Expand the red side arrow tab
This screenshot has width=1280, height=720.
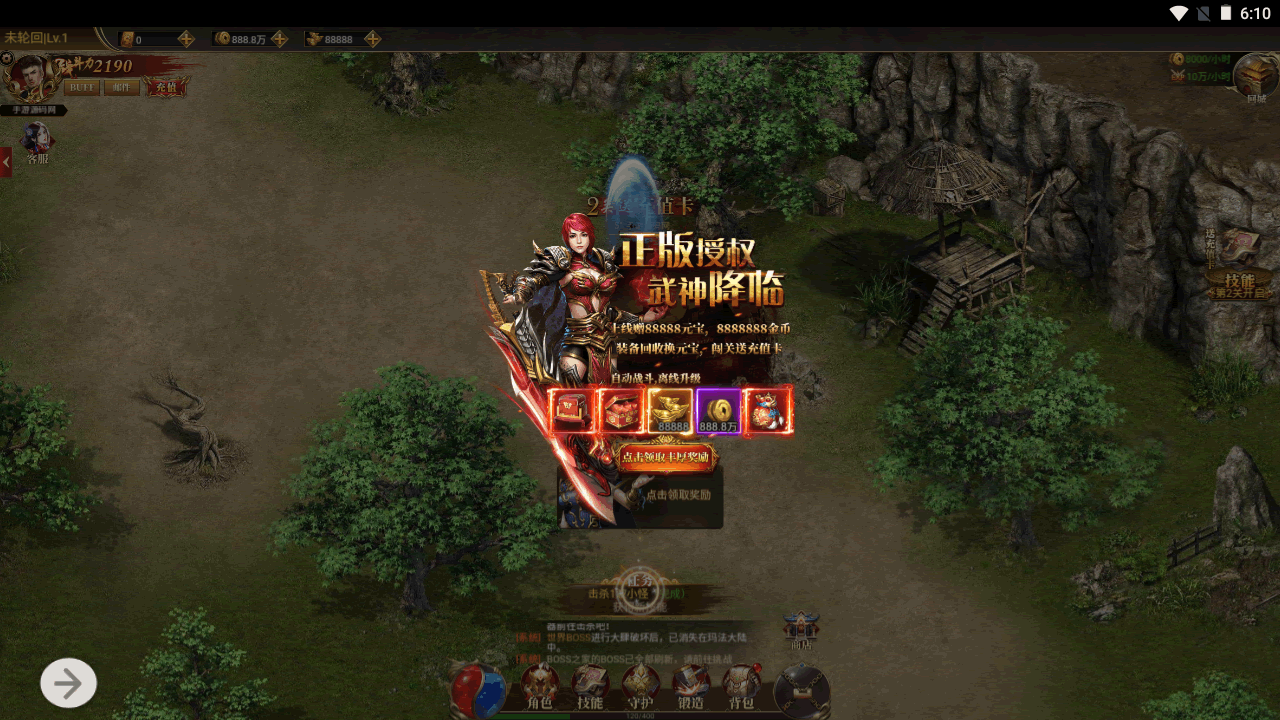6,162
